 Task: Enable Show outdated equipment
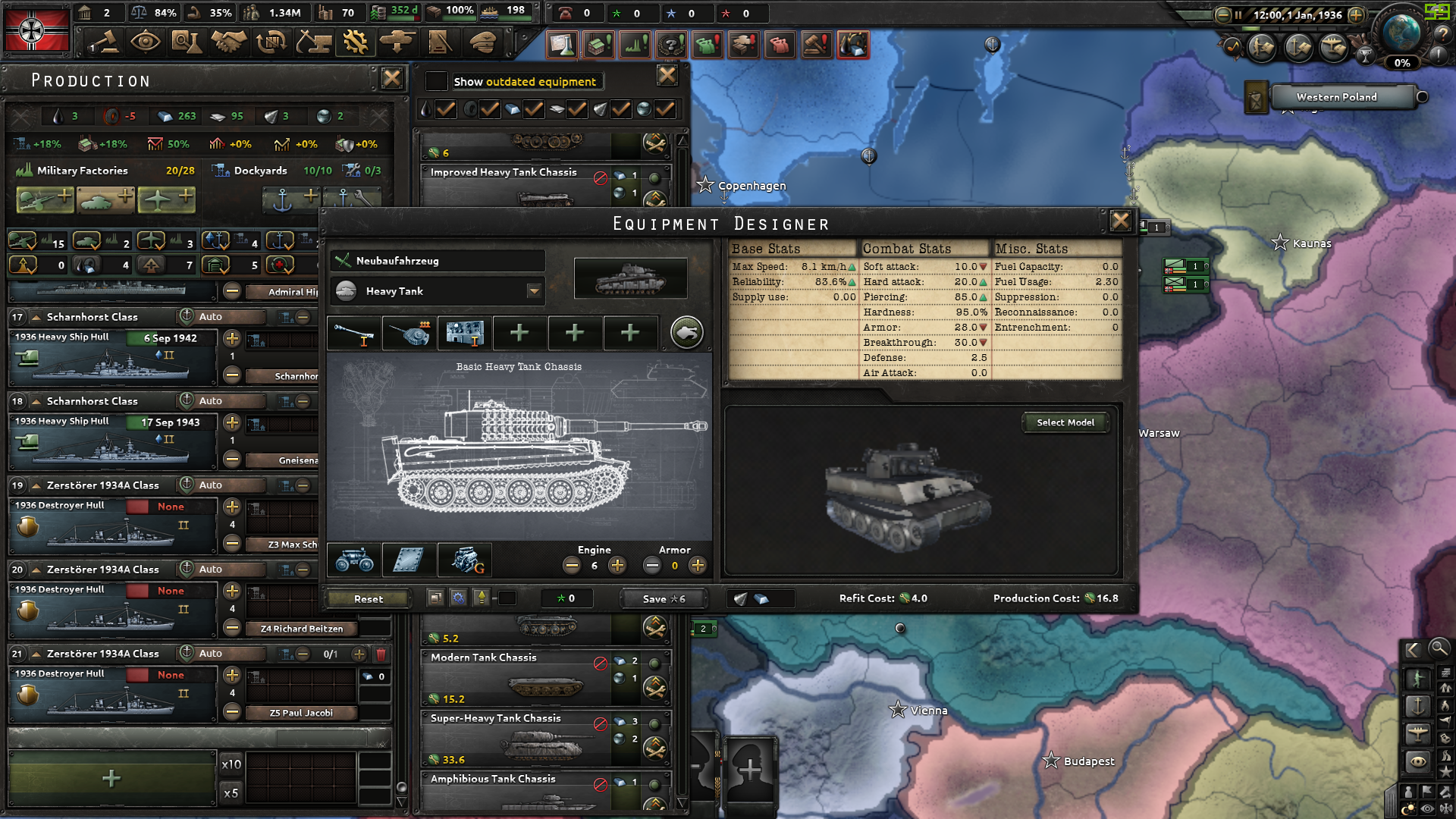coord(436,81)
